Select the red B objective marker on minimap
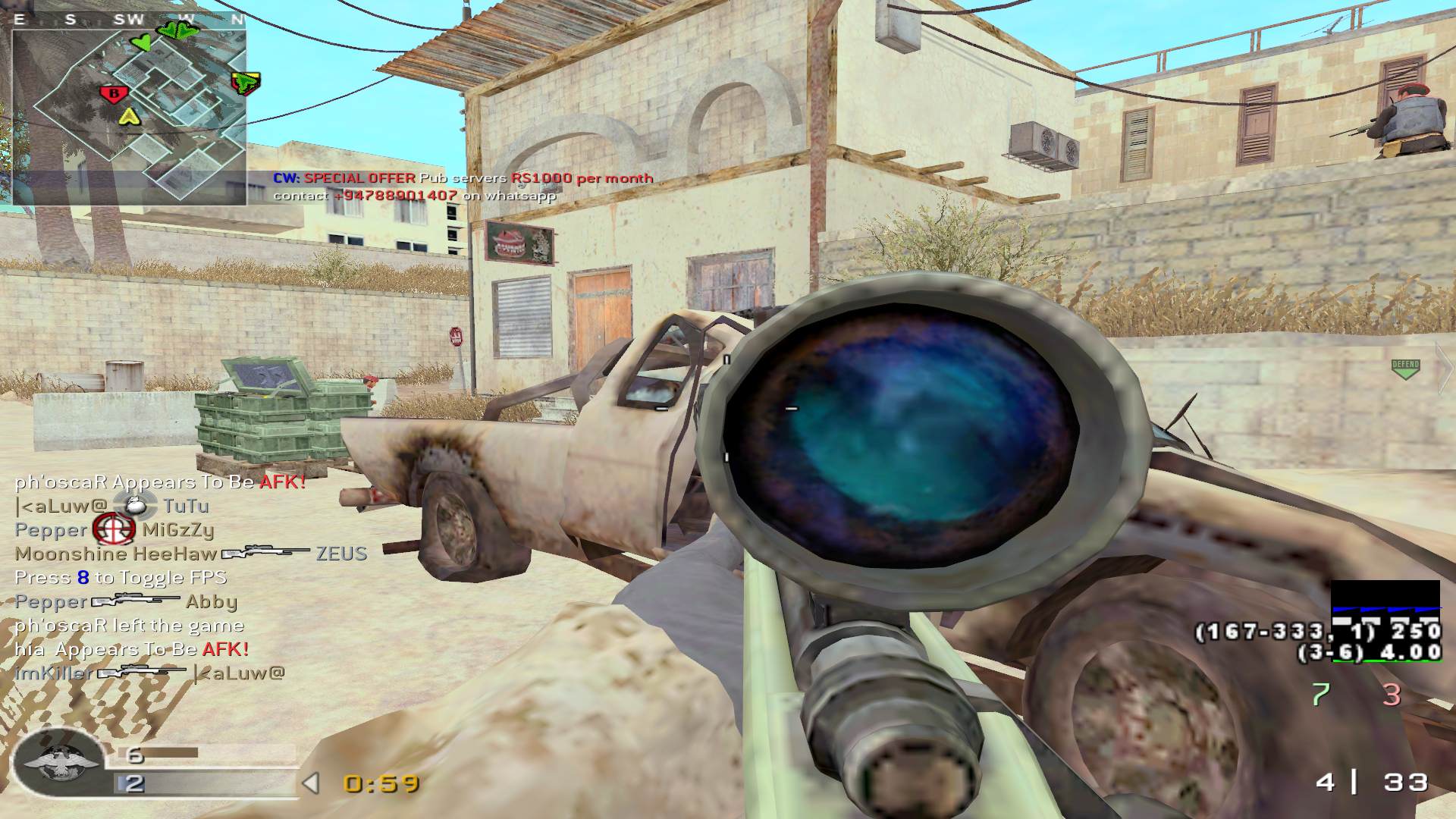Screen dimensions: 1456x819 pyautogui.click(x=114, y=94)
